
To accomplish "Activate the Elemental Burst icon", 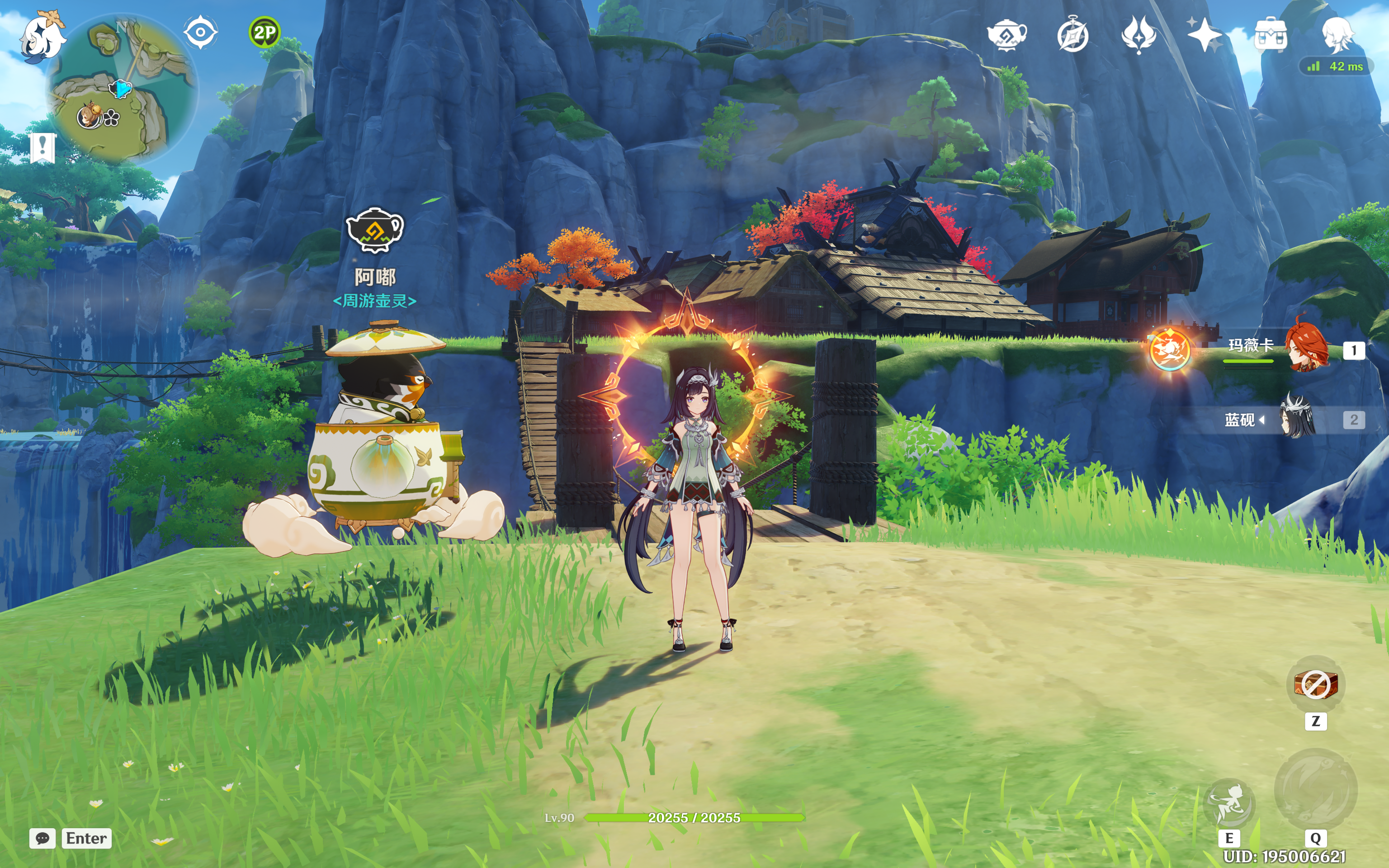I will [1315, 789].
